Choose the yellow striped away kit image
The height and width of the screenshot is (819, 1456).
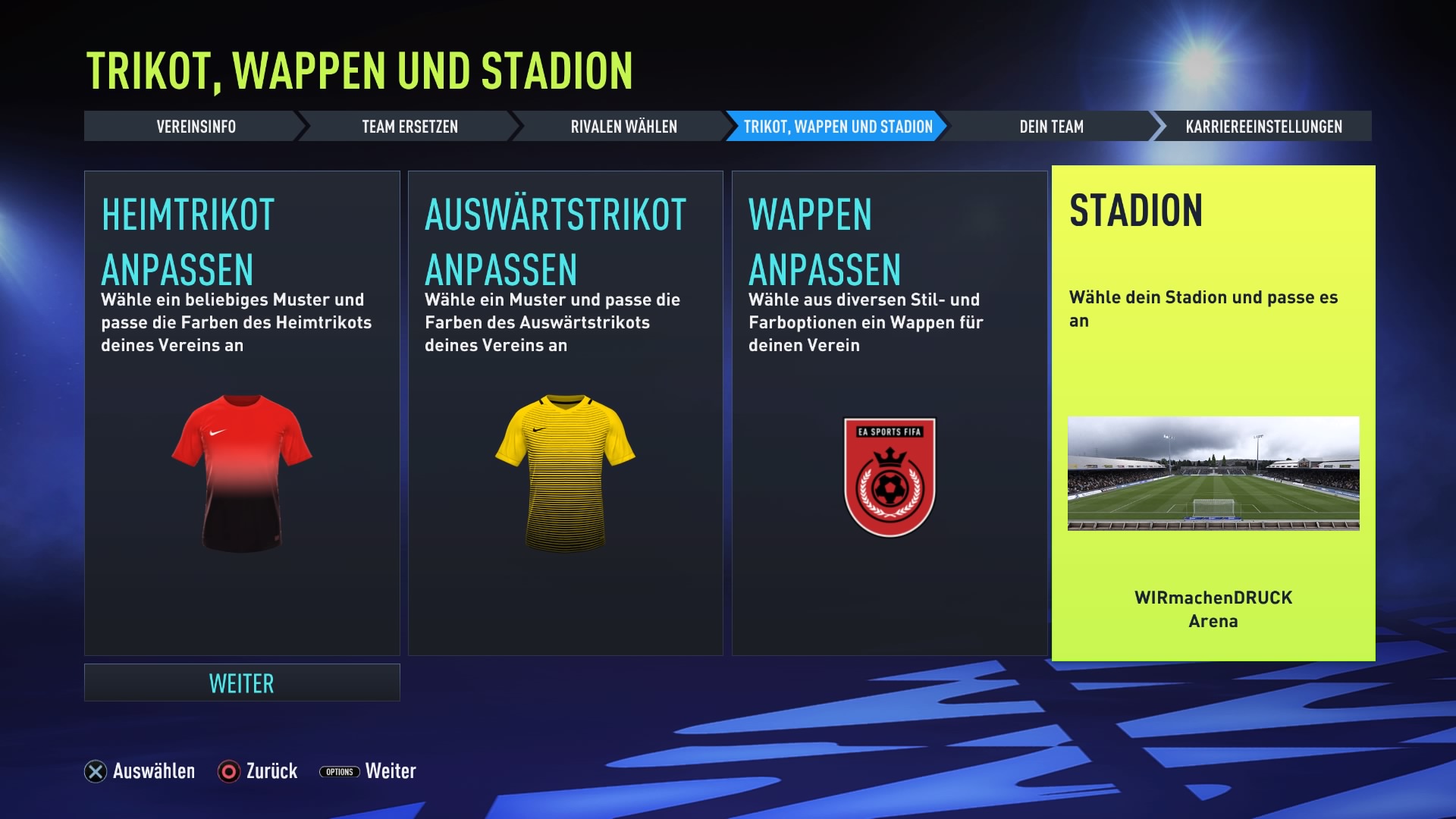pos(565,473)
